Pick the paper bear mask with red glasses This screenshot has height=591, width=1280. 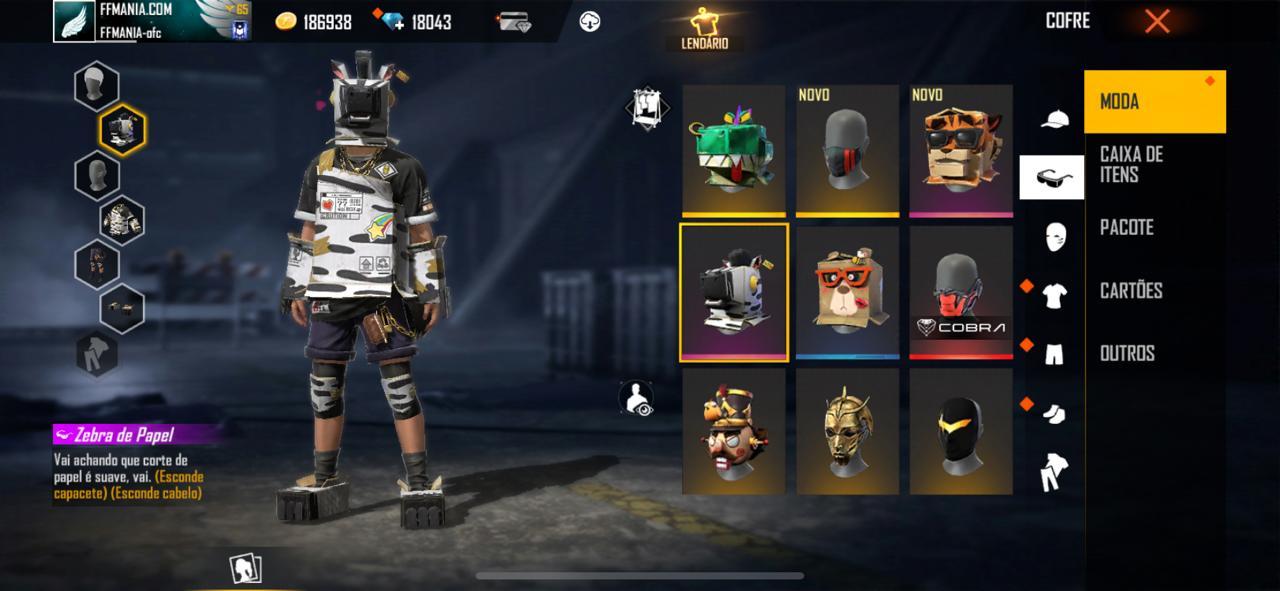point(847,291)
